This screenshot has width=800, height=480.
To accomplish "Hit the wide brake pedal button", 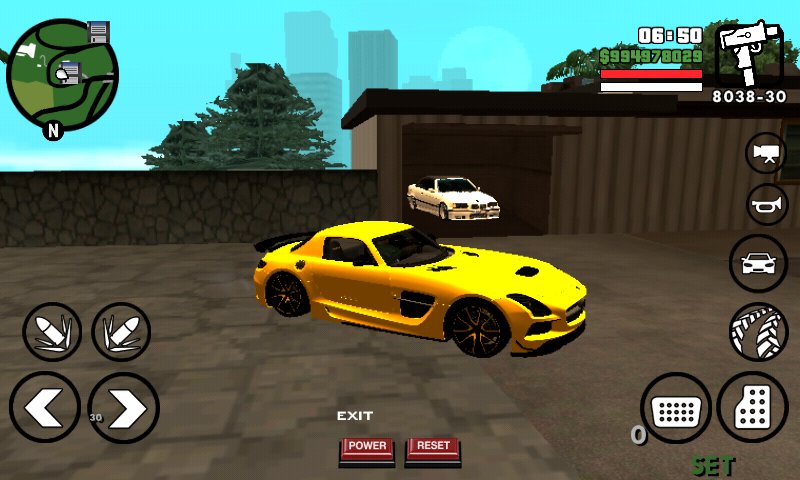I will (676, 408).
